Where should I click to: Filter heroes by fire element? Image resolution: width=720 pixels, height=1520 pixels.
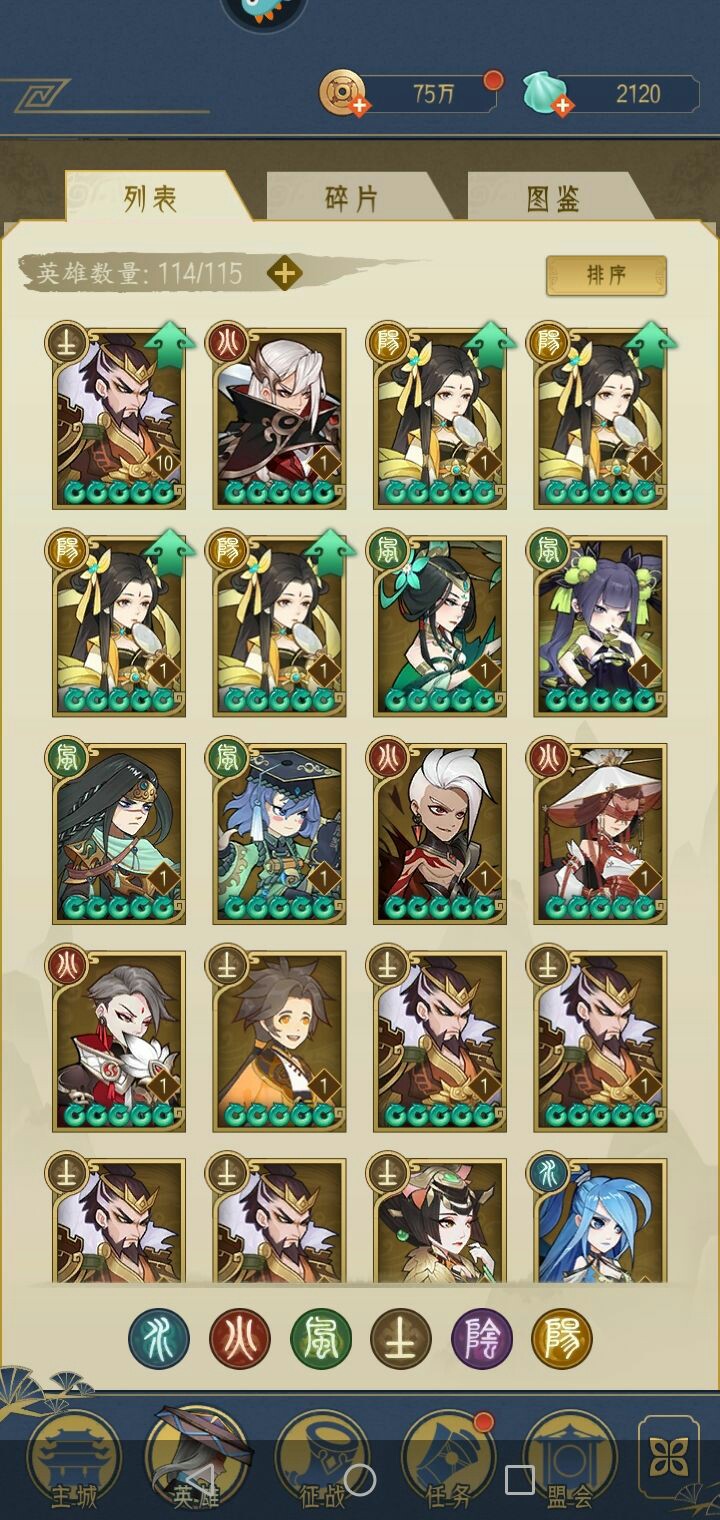coord(240,1339)
